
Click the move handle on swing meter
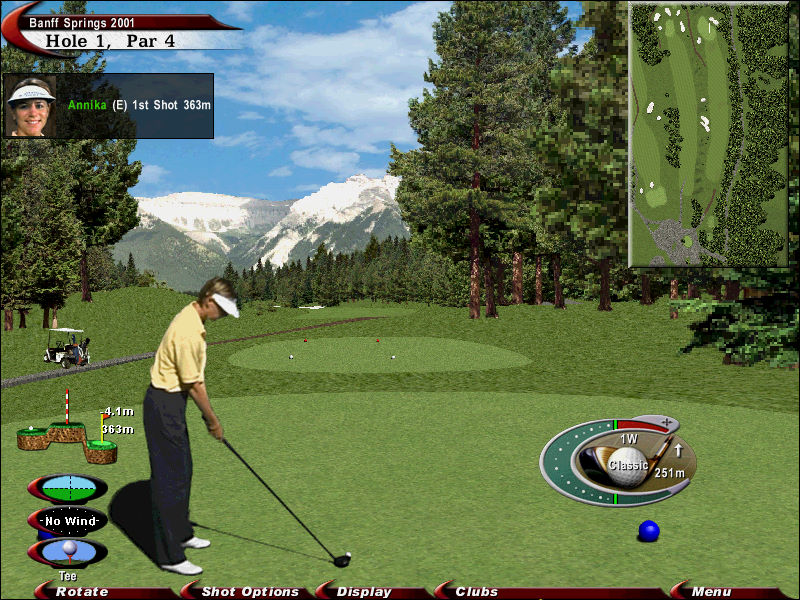pos(665,422)
